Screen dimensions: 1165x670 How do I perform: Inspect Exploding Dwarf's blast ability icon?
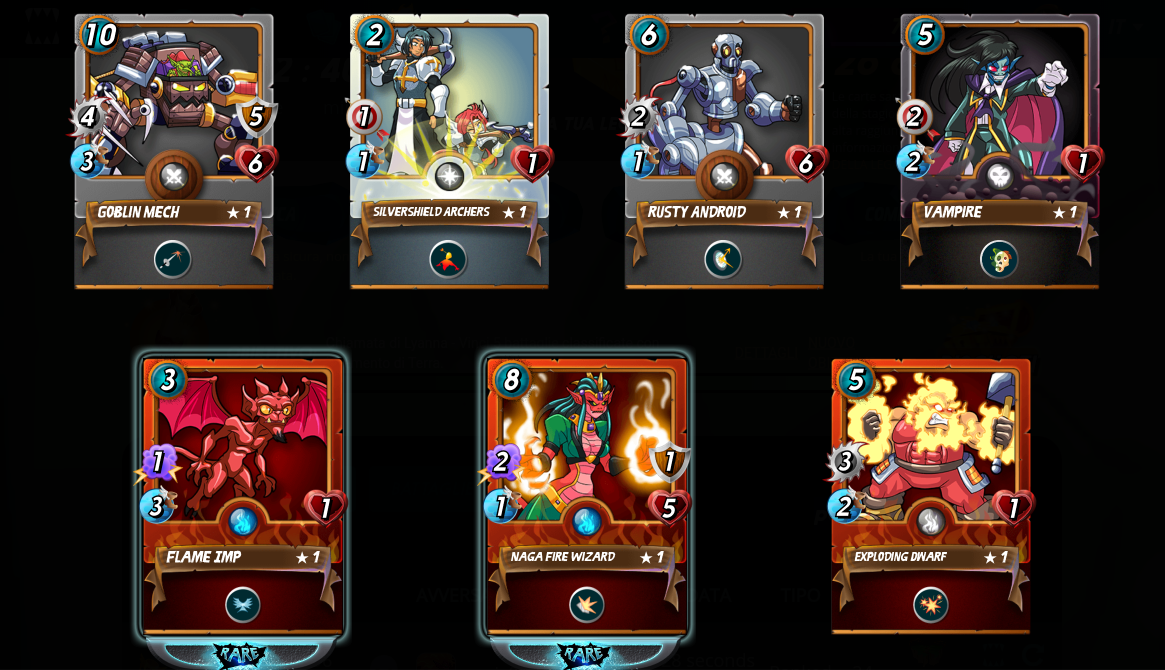coord(931,605)
